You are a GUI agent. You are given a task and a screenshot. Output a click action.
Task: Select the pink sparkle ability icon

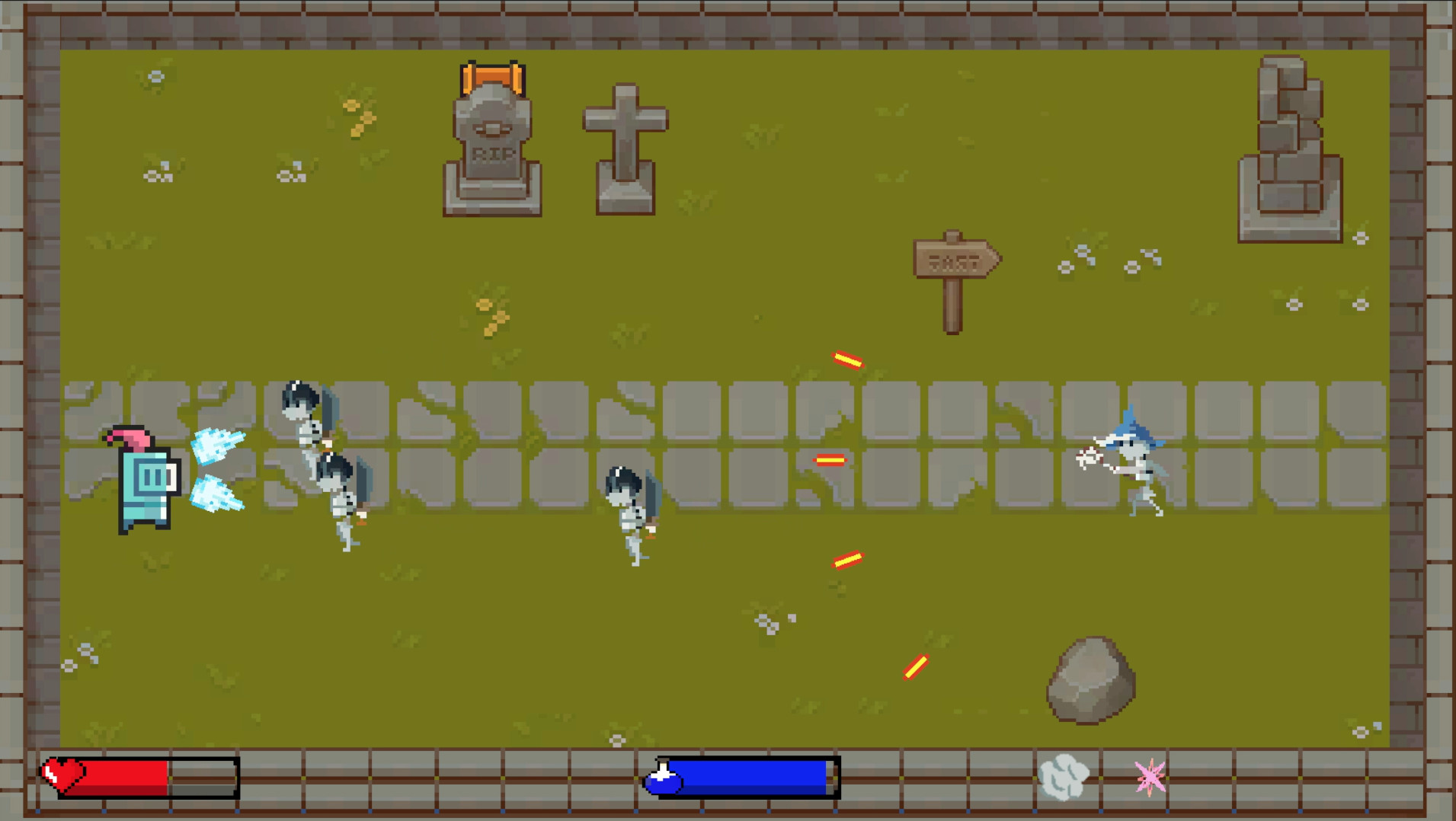[x=1151, y=776]
